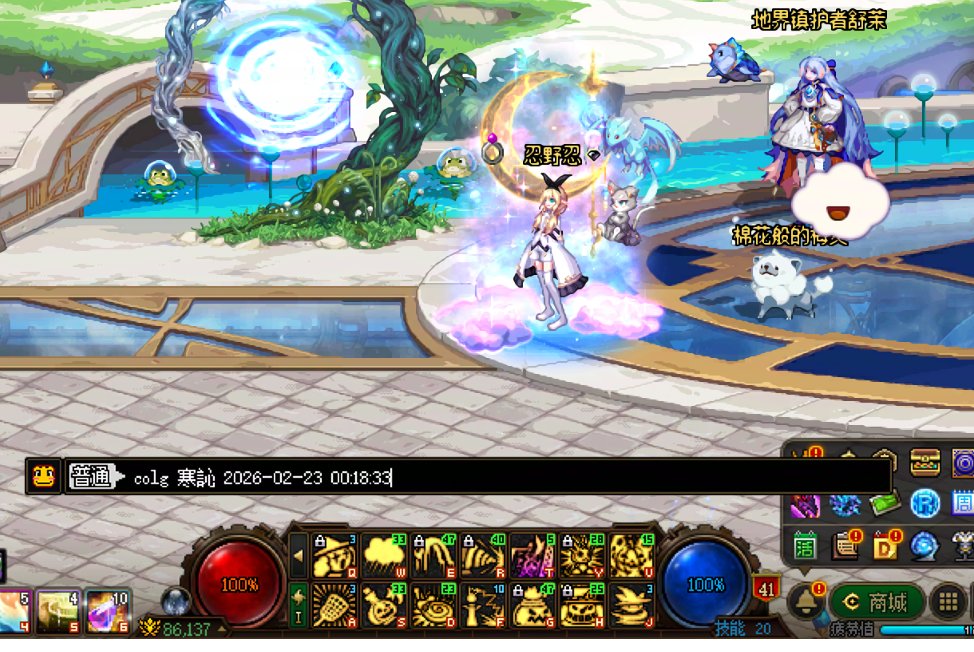
Task: Use the rain cloud skill on W
Action: (383, 556)
